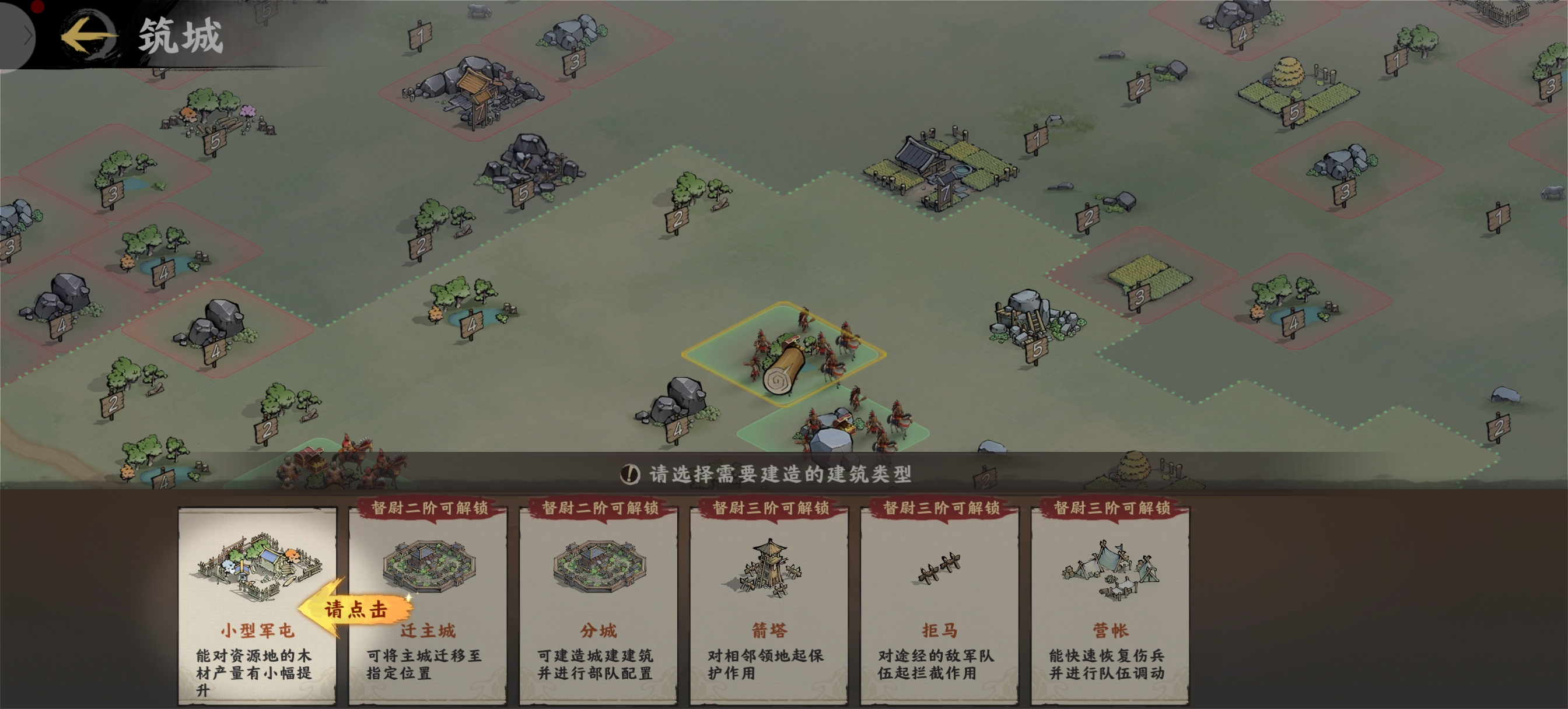
Task: Select the 小型军屯 building card
Action: click(256, 605)
